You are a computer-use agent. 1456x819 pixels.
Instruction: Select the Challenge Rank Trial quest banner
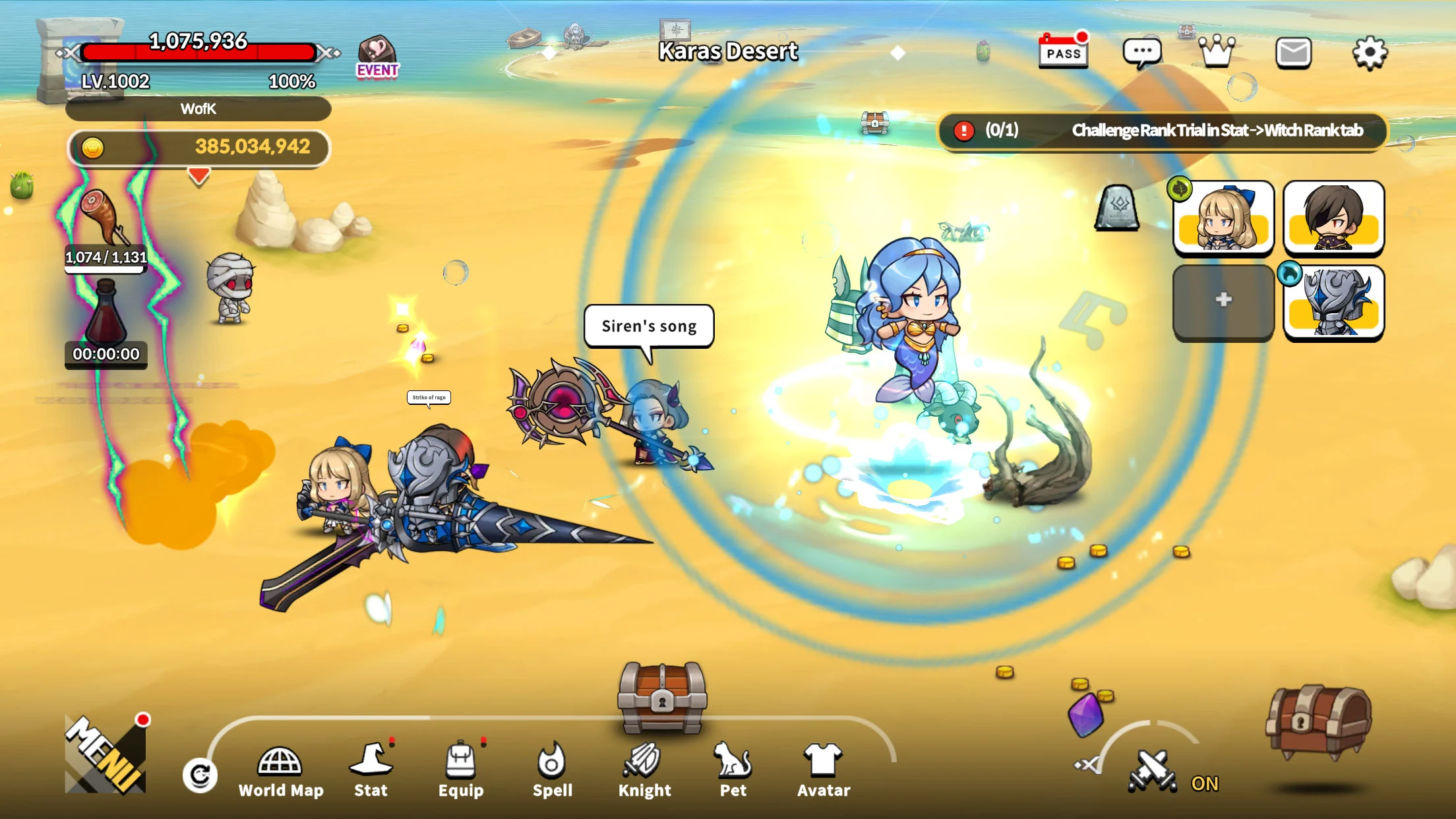[x=1162, y=131]
